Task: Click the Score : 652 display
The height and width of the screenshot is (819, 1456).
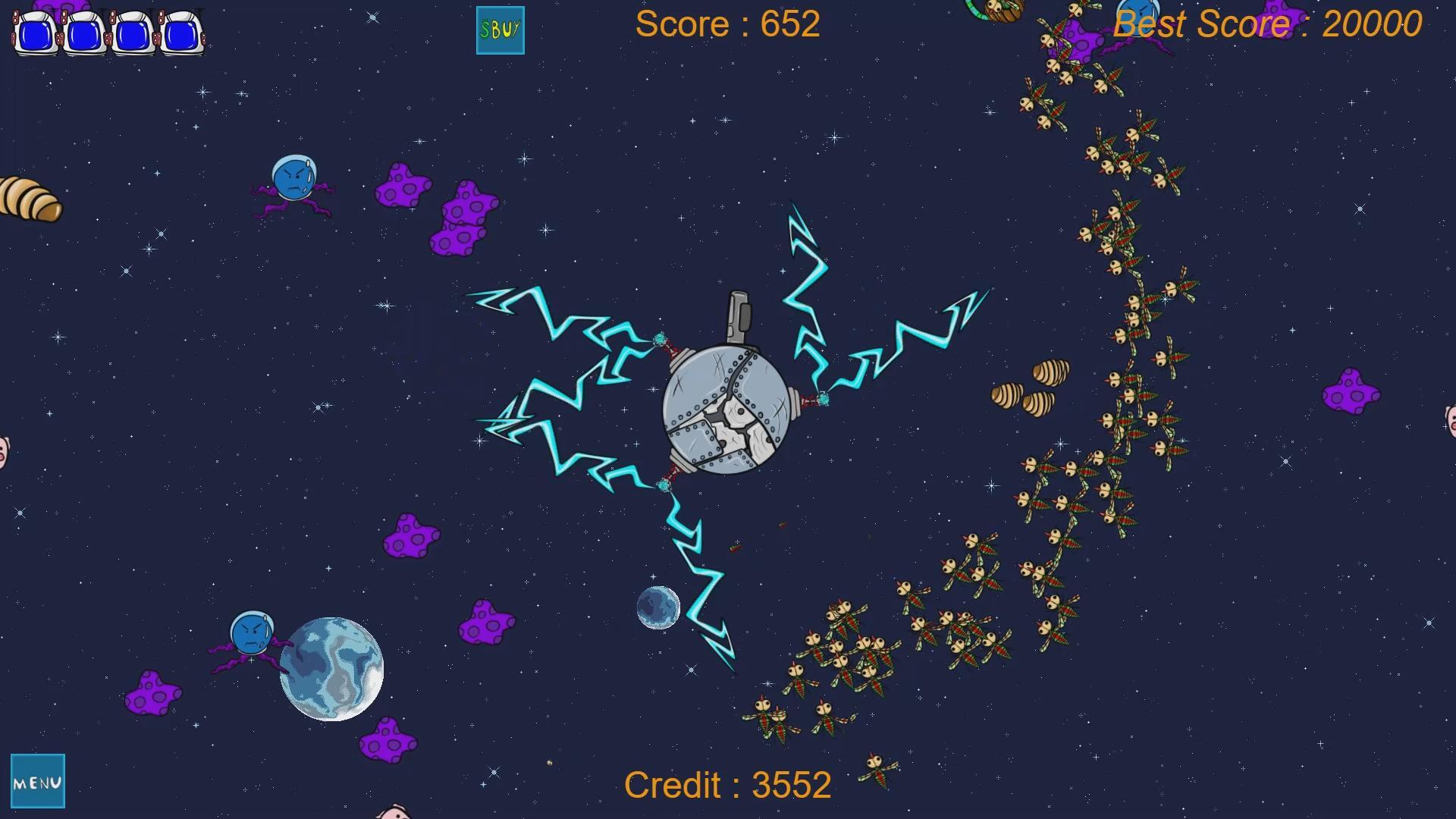Action: (728, 24)
